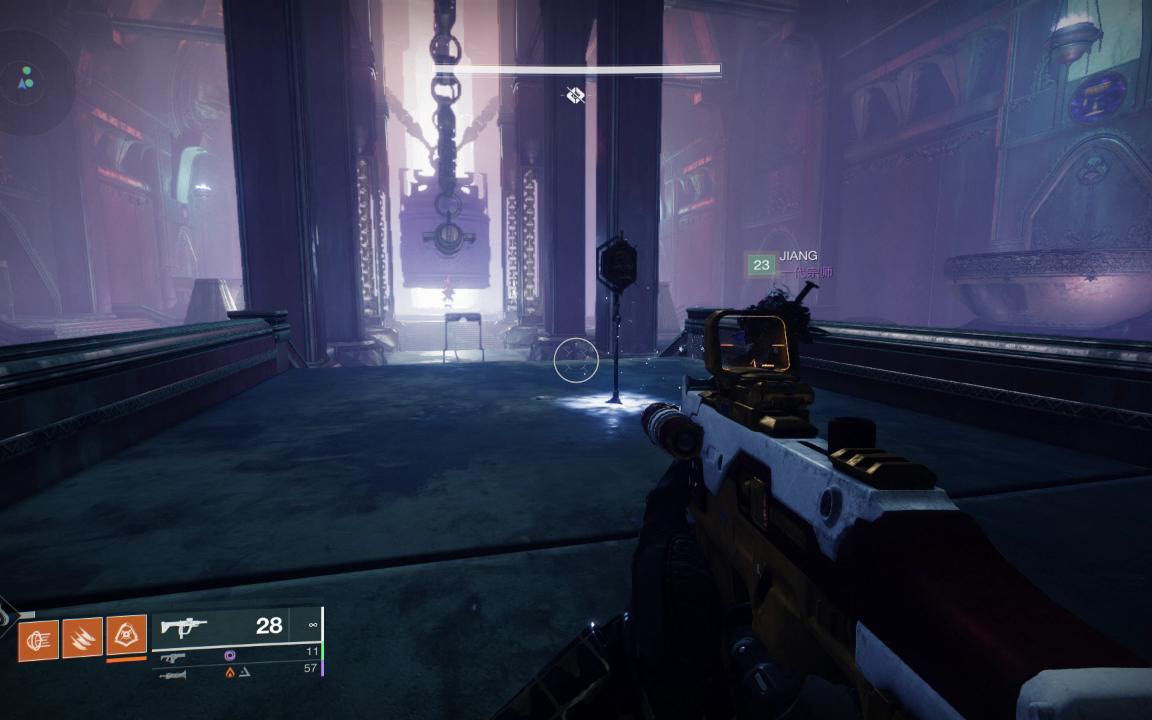Trigger the hooded-figure class ability icon
Viewport: 1152px width, 720px height.
pos(126,634)
